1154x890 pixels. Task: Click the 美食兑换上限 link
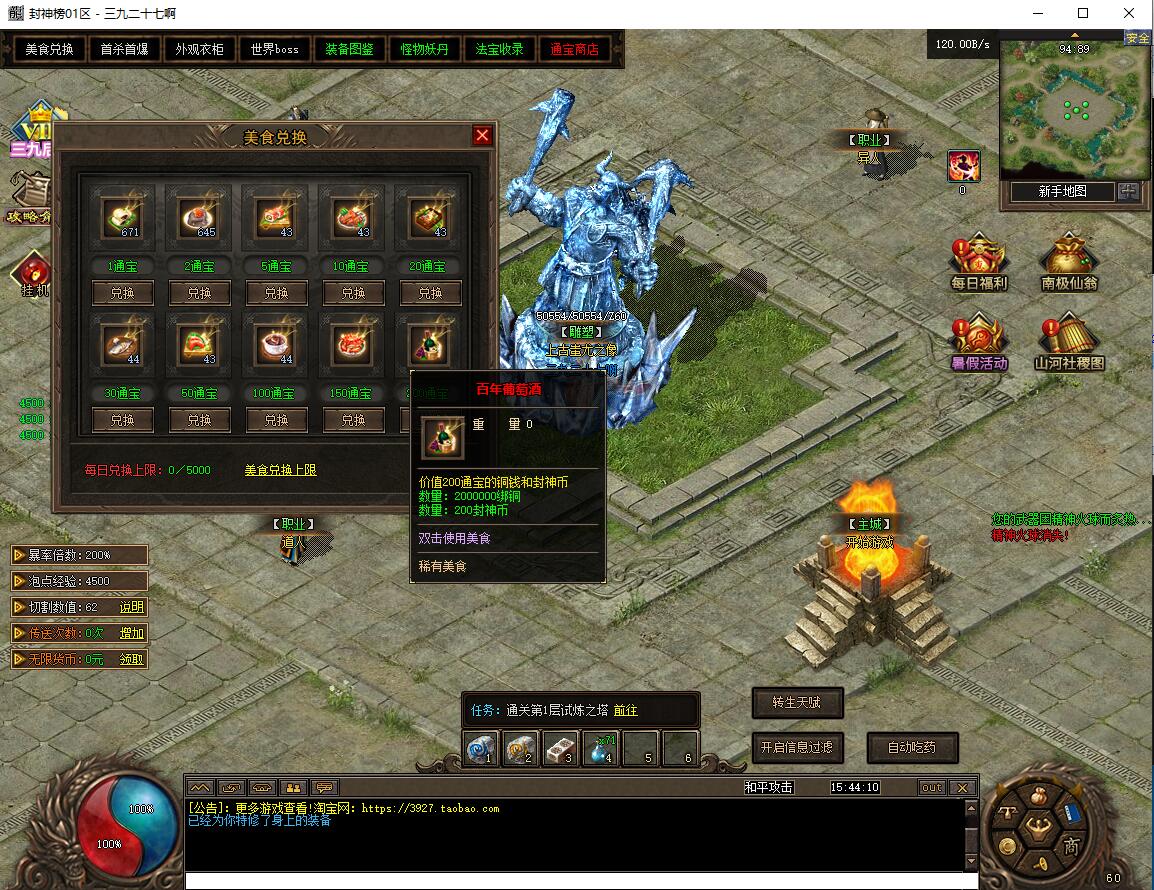pos(280,469)
